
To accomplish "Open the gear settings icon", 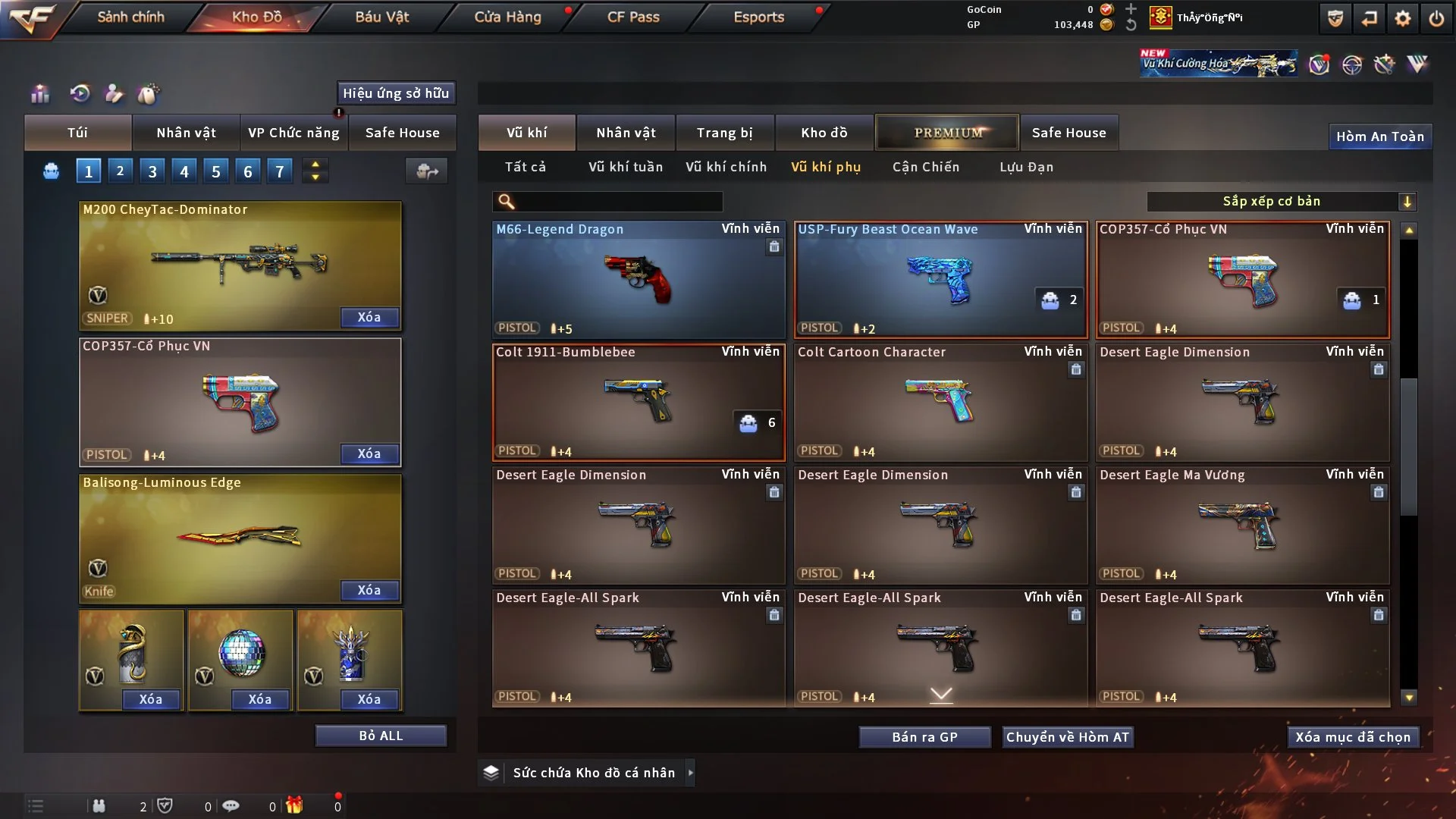I will (x=1403, y=18).
